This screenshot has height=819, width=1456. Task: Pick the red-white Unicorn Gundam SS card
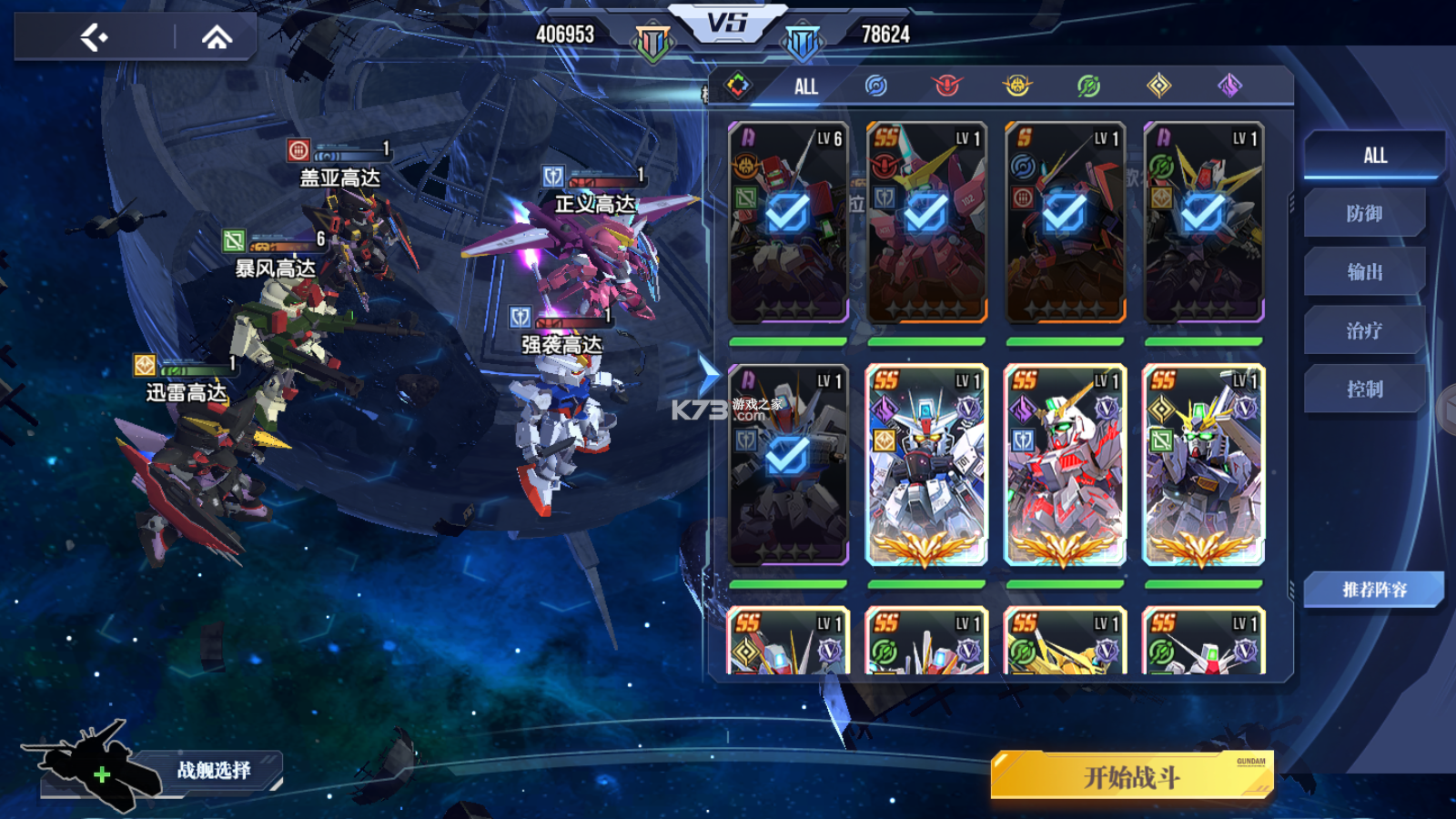tap(1065, 464)
